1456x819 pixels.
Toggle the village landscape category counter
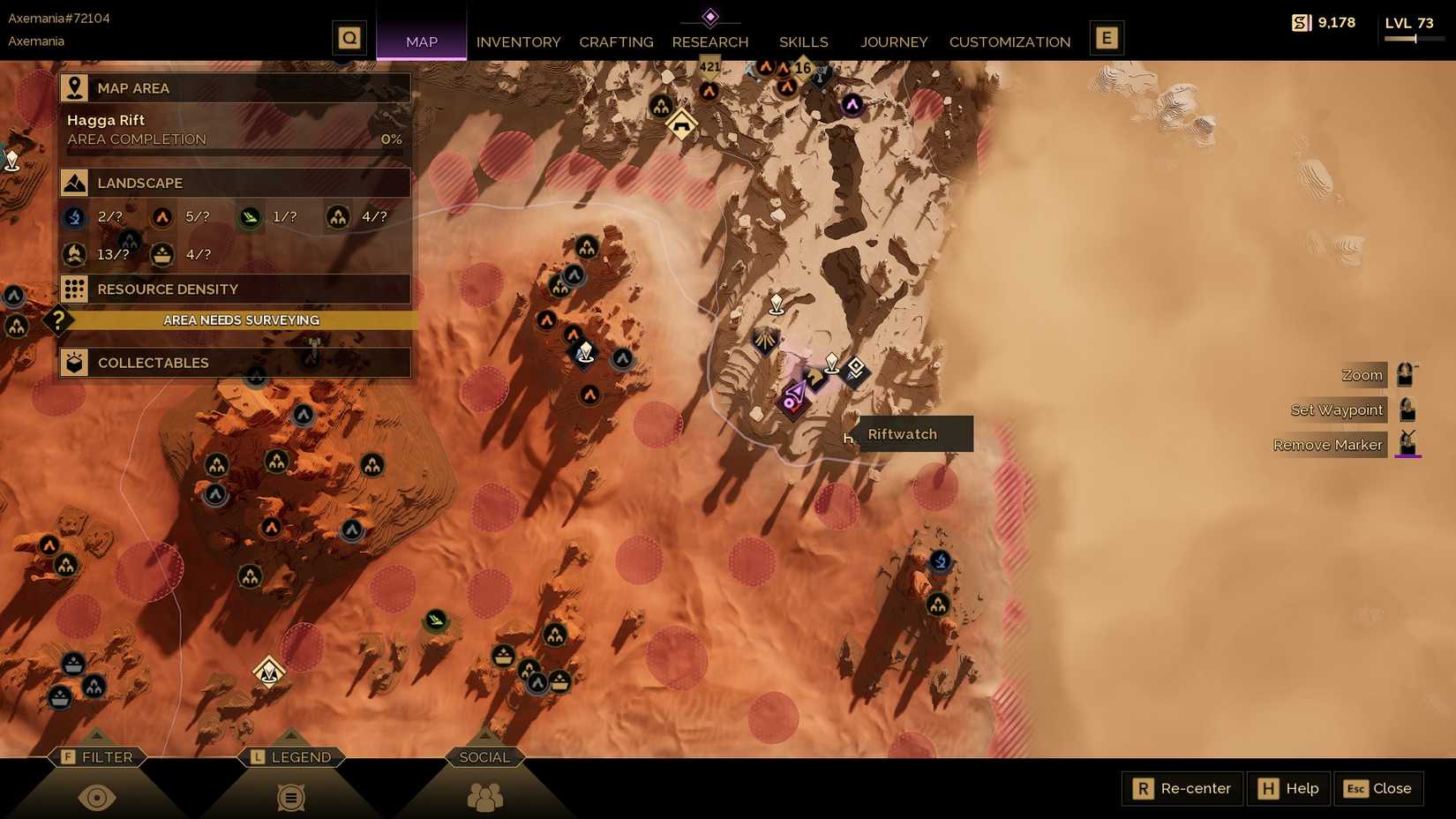pos(338,217)
